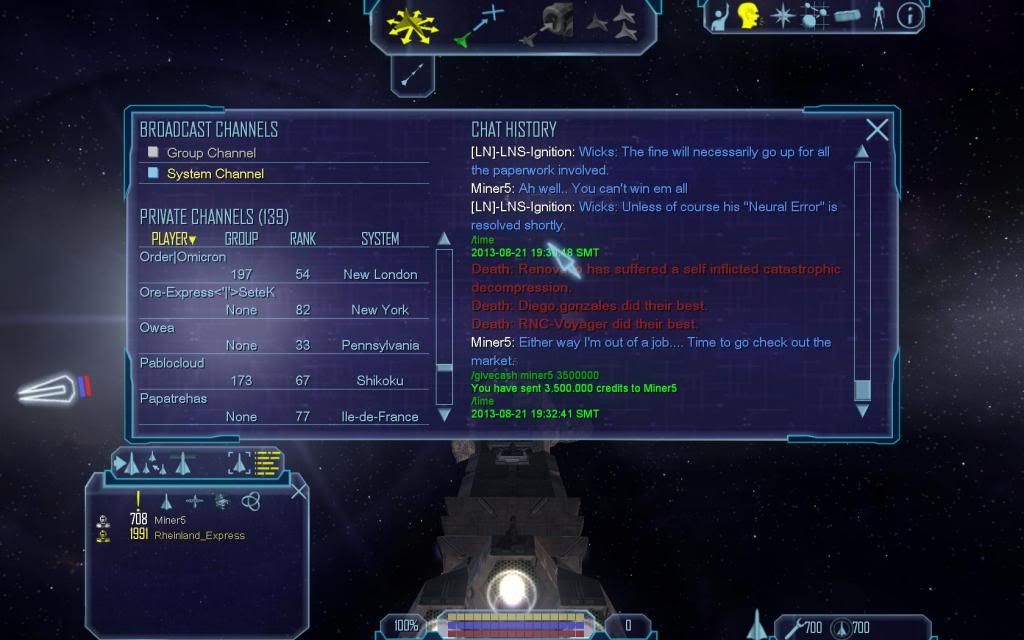Screen dimensions: 1024x640
Task: Sort the list by GROUP column header
Action: point(241,239)
